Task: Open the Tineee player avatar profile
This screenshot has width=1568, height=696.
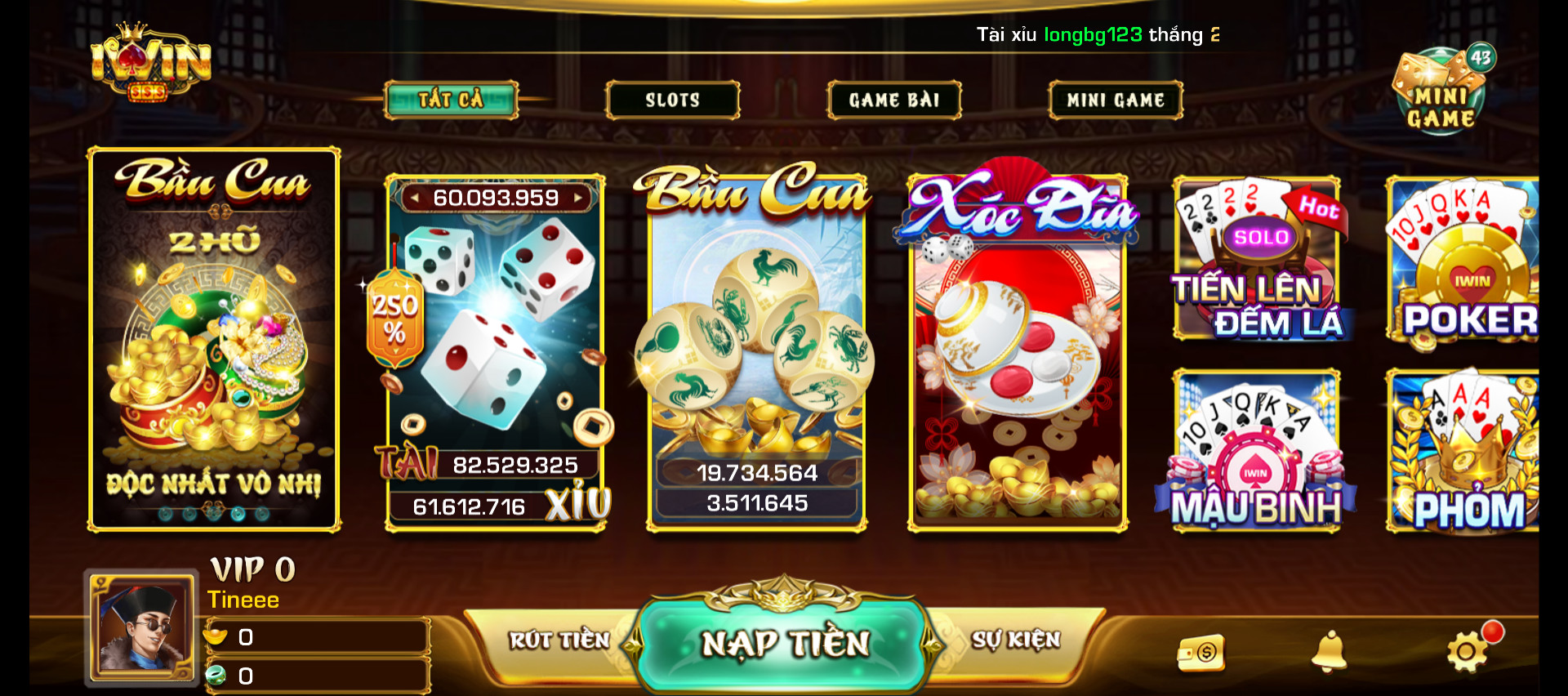Action: click(x=143, y=627)
